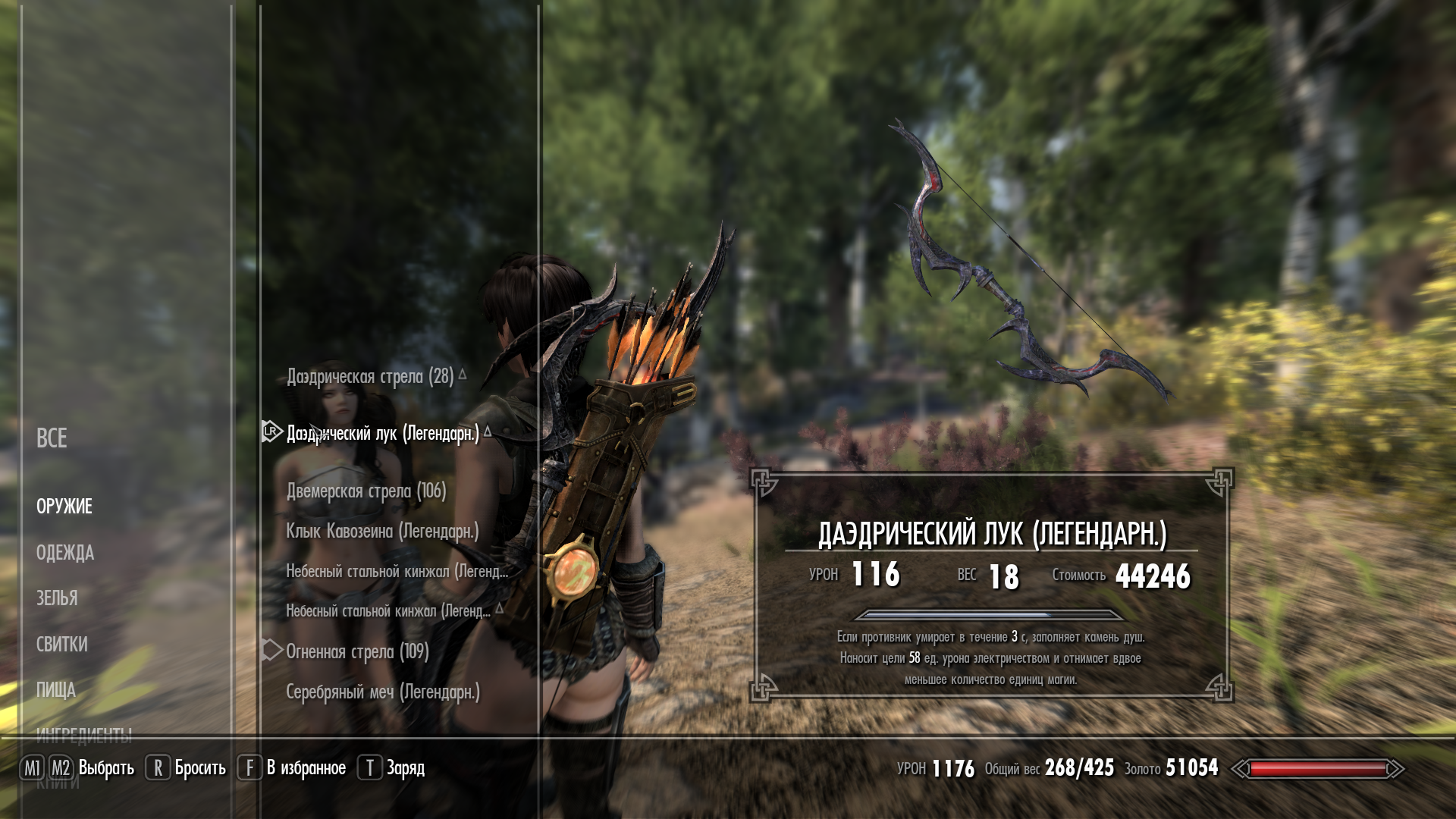1456x819 pixels.
Task: Open the ВСЕ category
Action: 52,438
